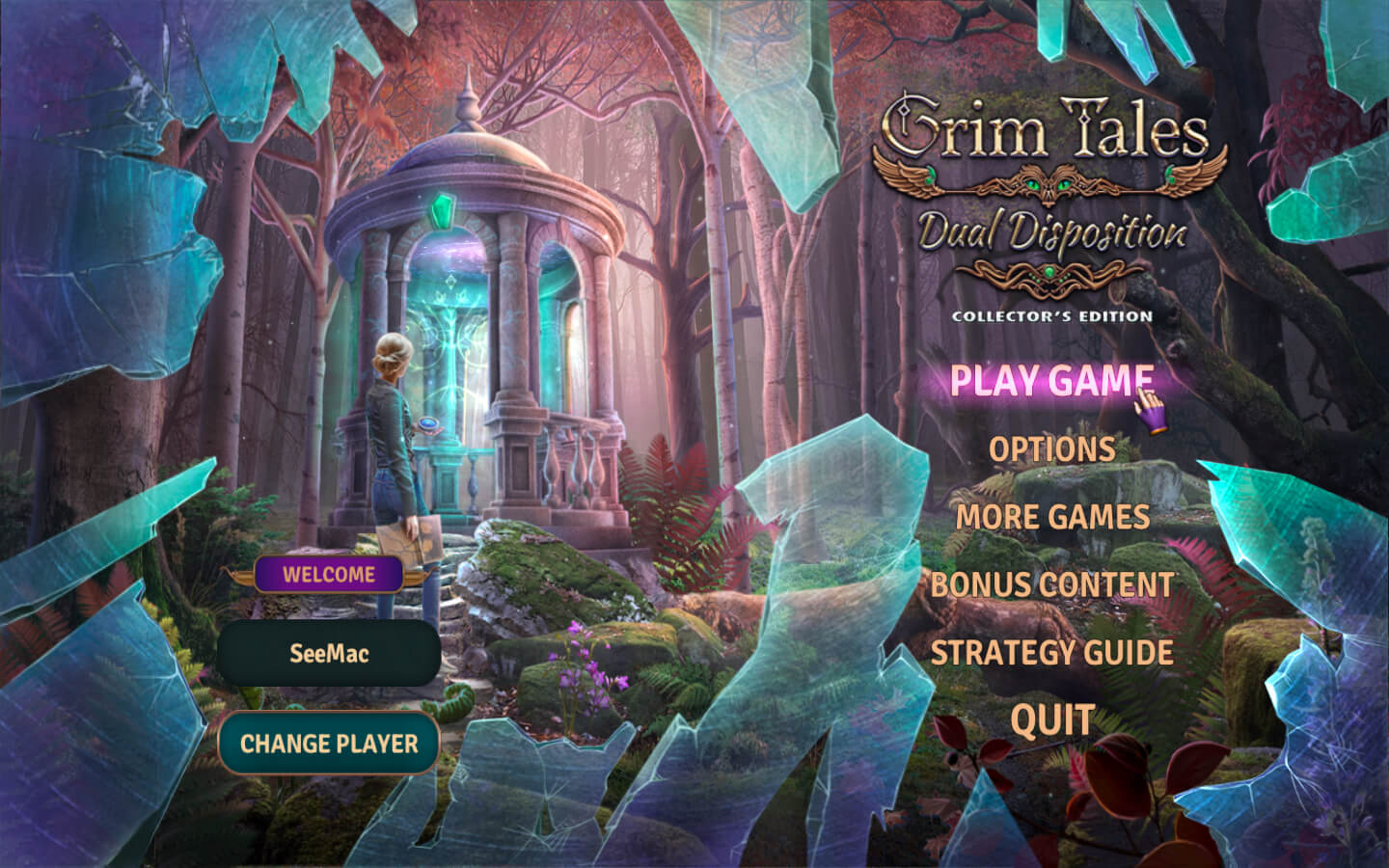
Task: Open the Options menu
Action: coord(1051,449)
